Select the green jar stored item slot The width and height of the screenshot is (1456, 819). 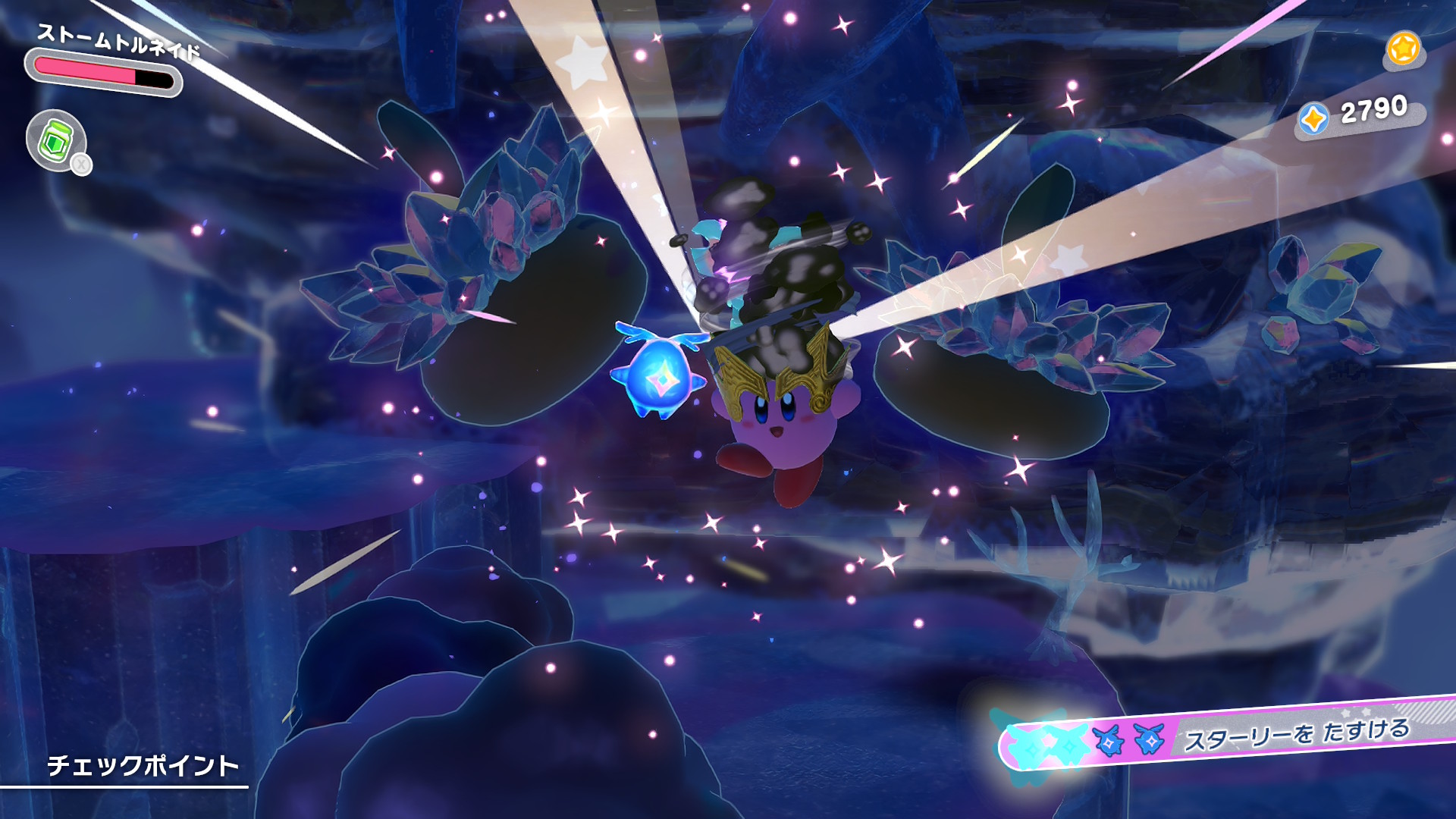56,141
